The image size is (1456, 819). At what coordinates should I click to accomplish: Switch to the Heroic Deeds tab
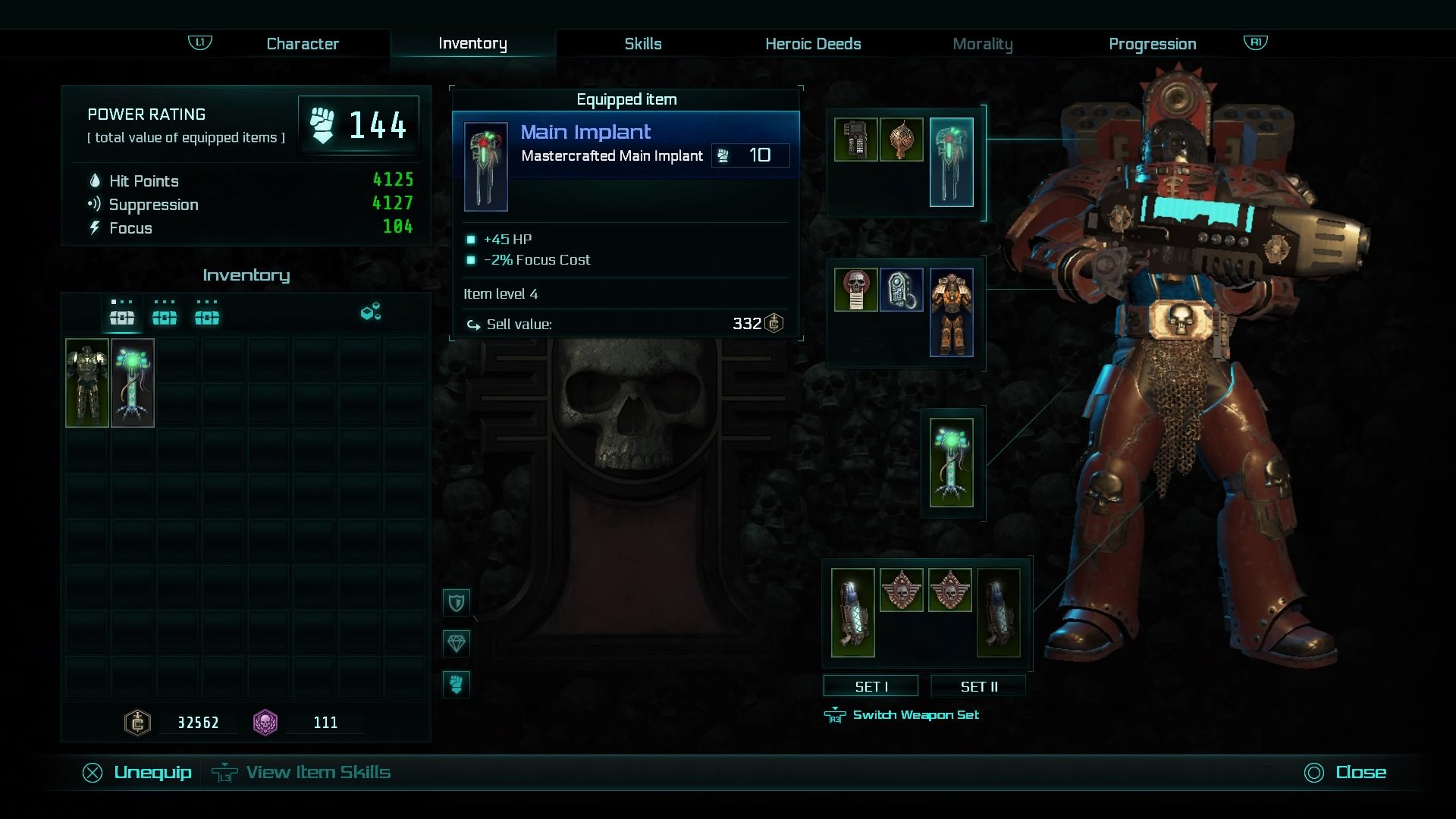[812, 43]
